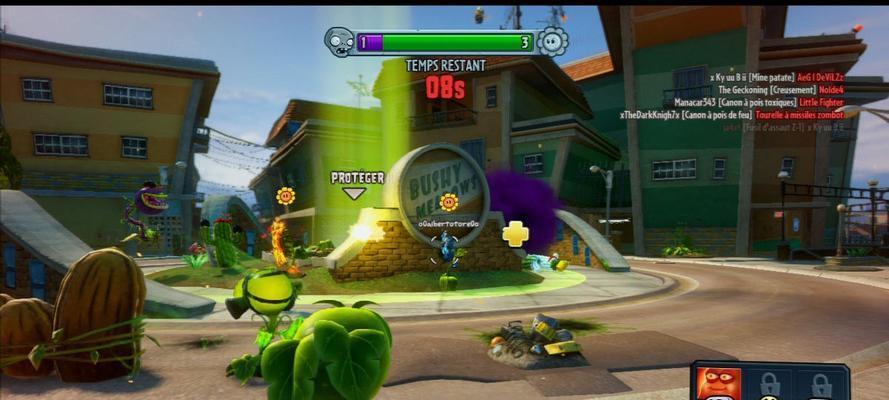The image size is (889, 400).
Task: Select the xTheDarkKnigh7x kill feed entry
Action: pyautogui.click(x=731, y=115)
